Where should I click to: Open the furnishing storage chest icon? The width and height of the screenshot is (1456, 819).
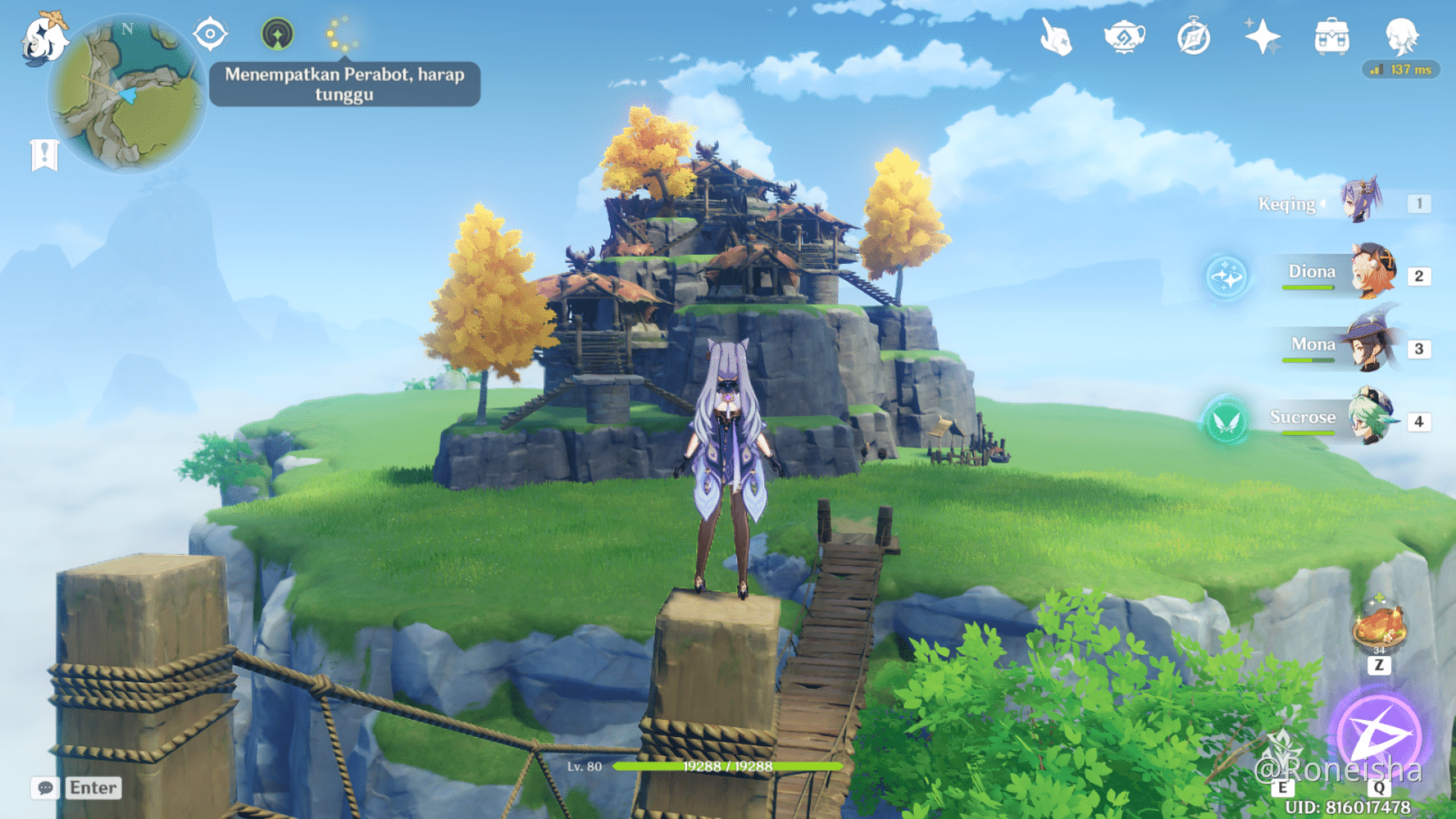pyautogui.click(x=1332, y=36)
